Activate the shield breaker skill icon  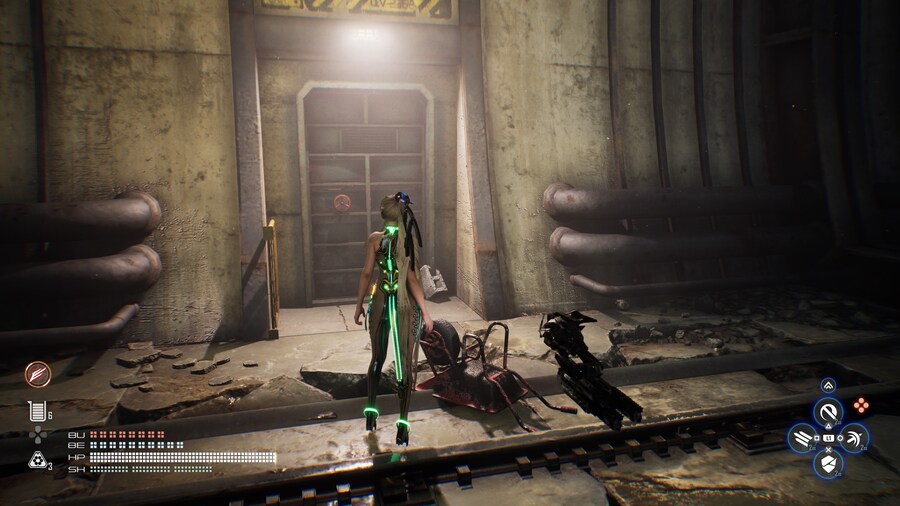[x=828, y=463]
